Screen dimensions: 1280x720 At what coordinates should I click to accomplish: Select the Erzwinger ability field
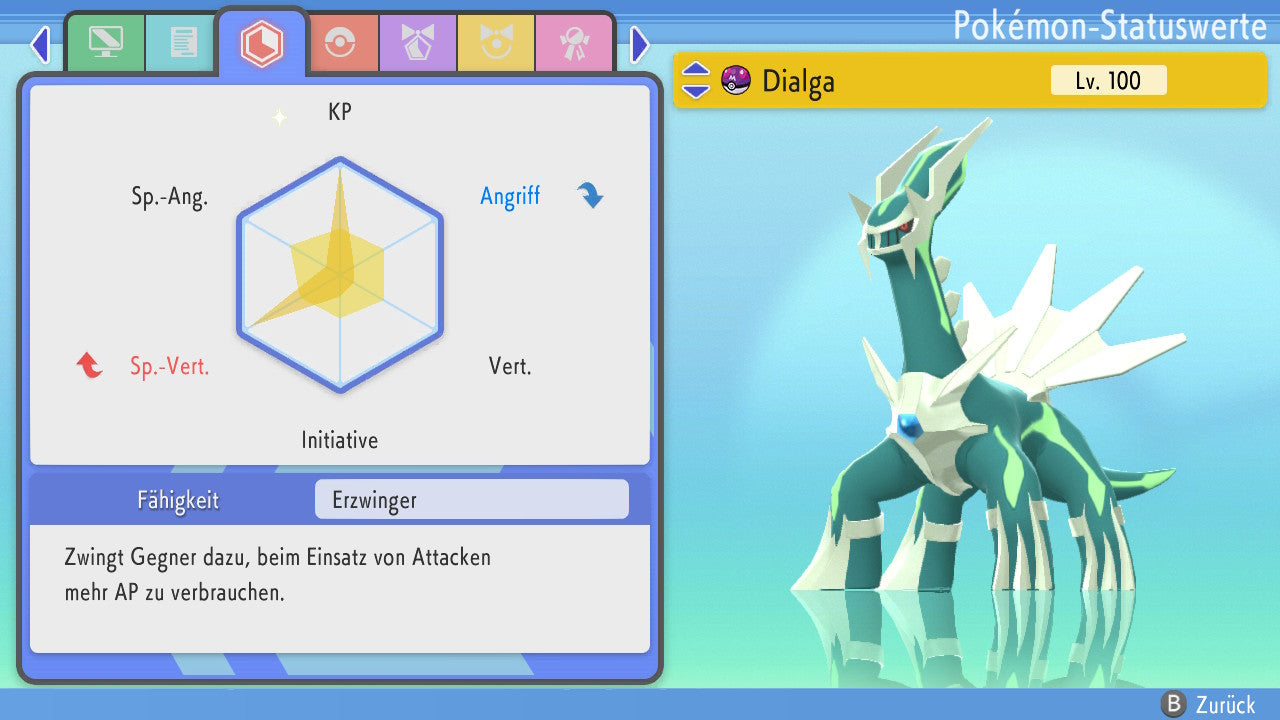click(471, 500)
